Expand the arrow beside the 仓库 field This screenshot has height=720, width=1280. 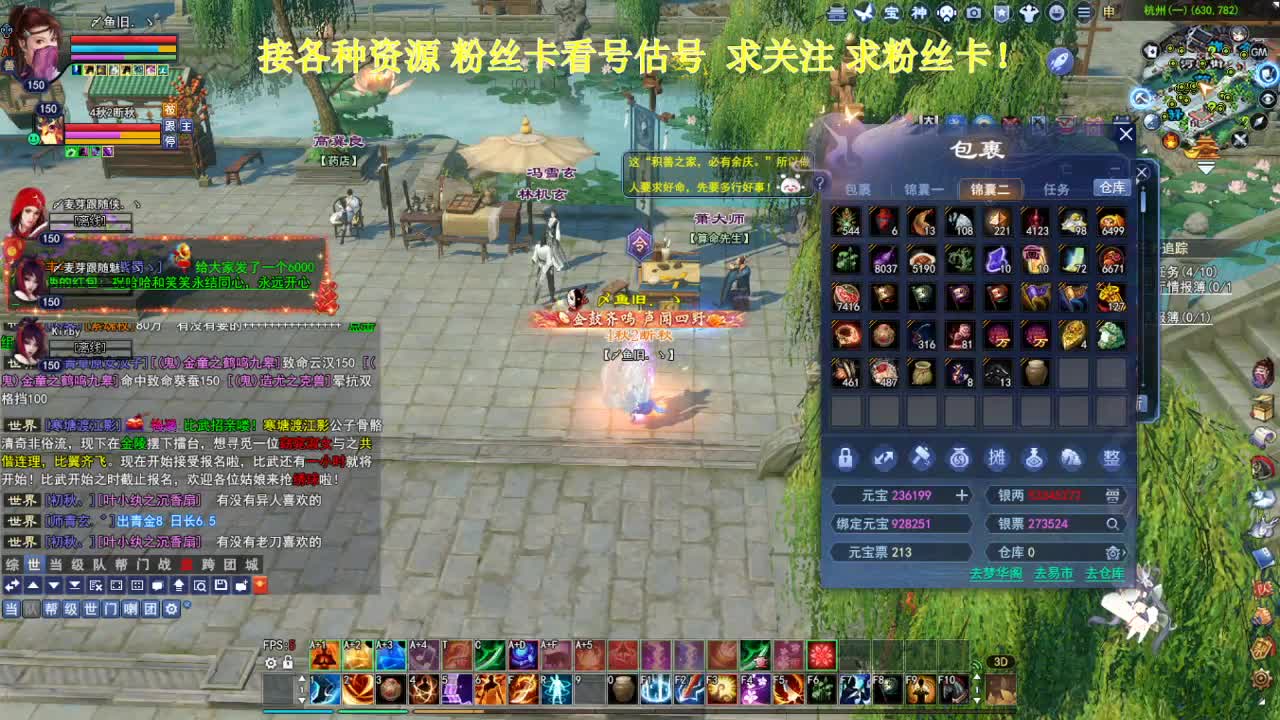1125,553
